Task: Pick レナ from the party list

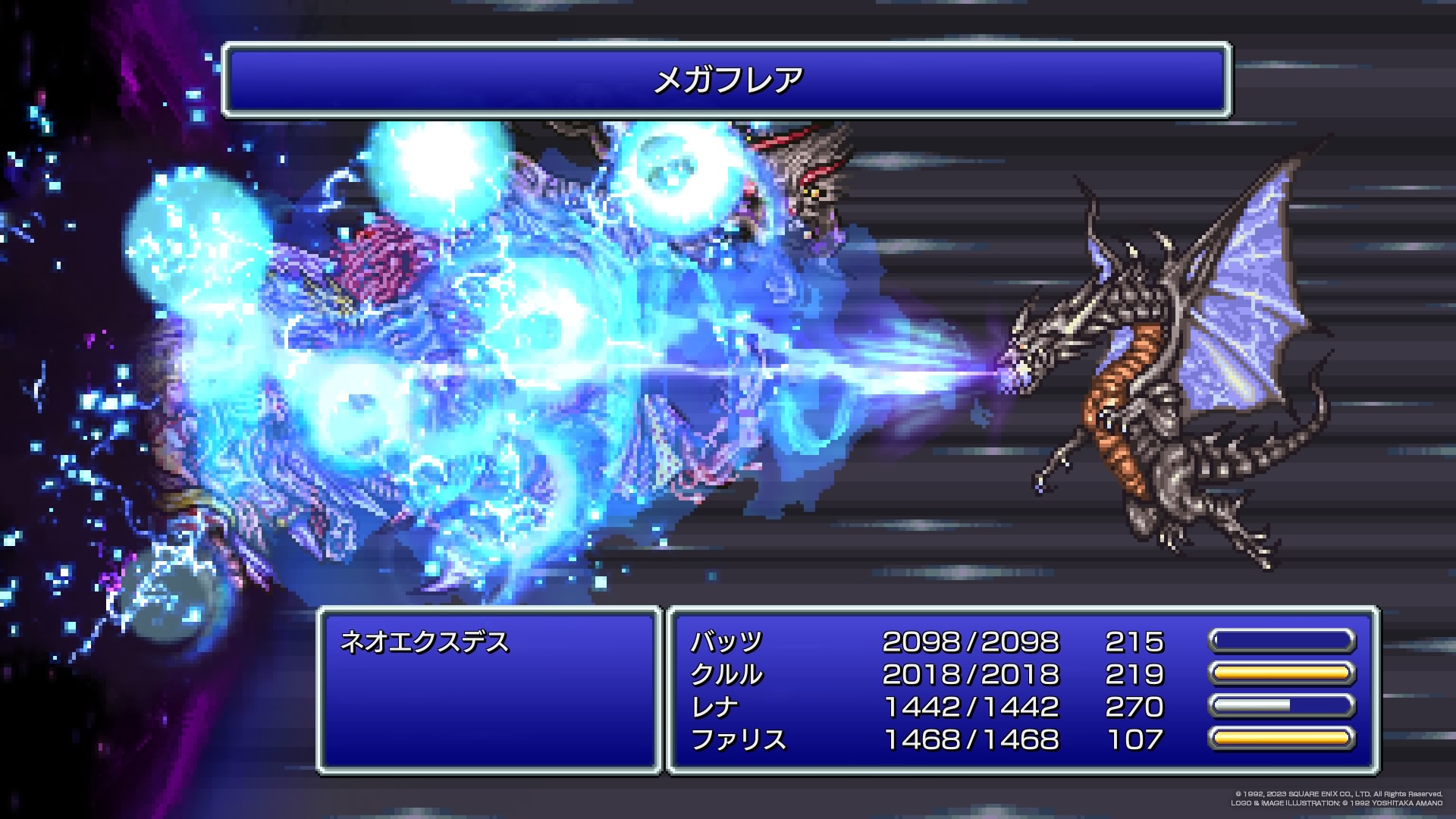Action: point(714,708)
